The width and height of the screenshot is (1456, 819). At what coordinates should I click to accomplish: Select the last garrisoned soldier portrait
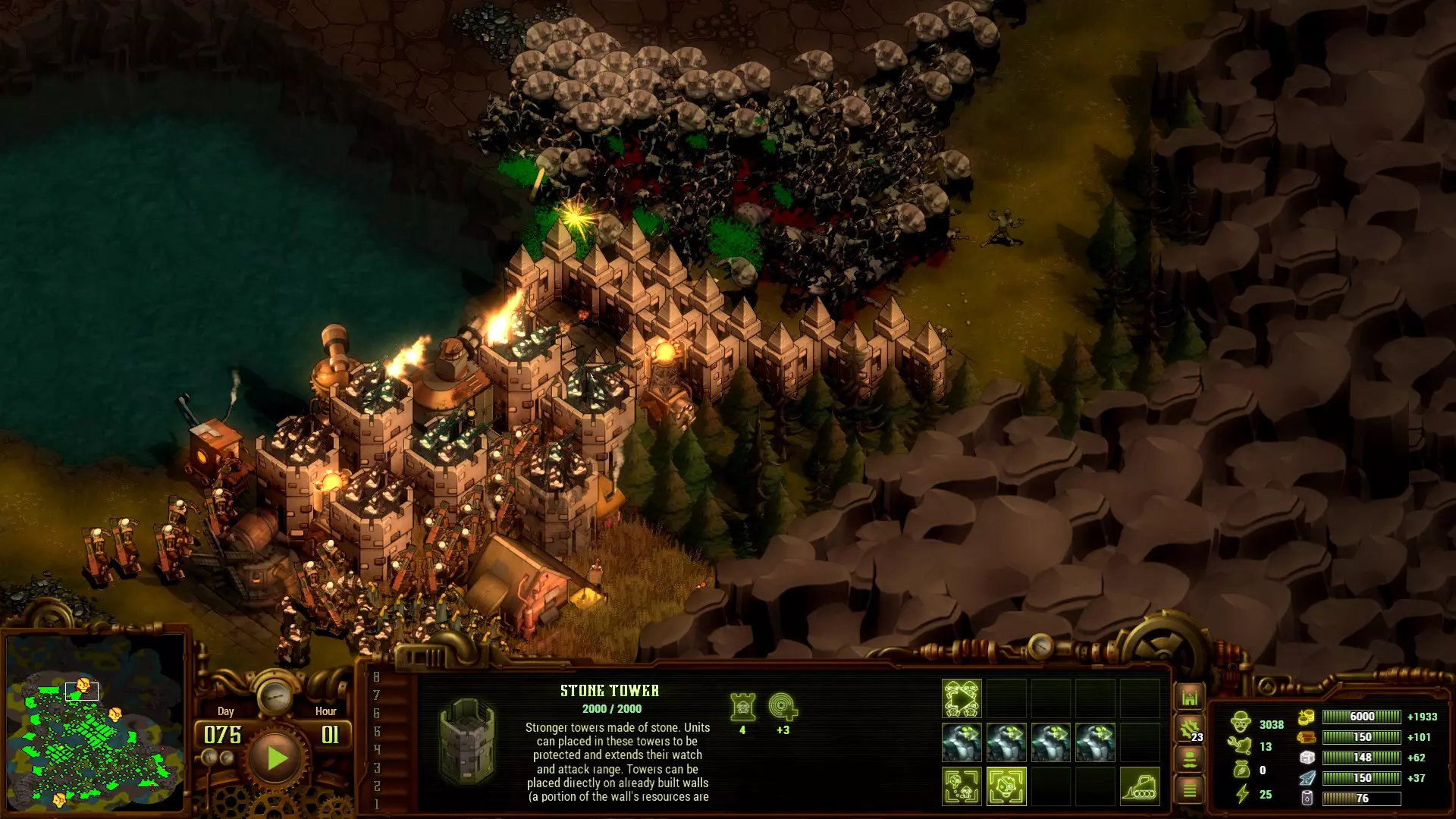(x=1095, y=742)
